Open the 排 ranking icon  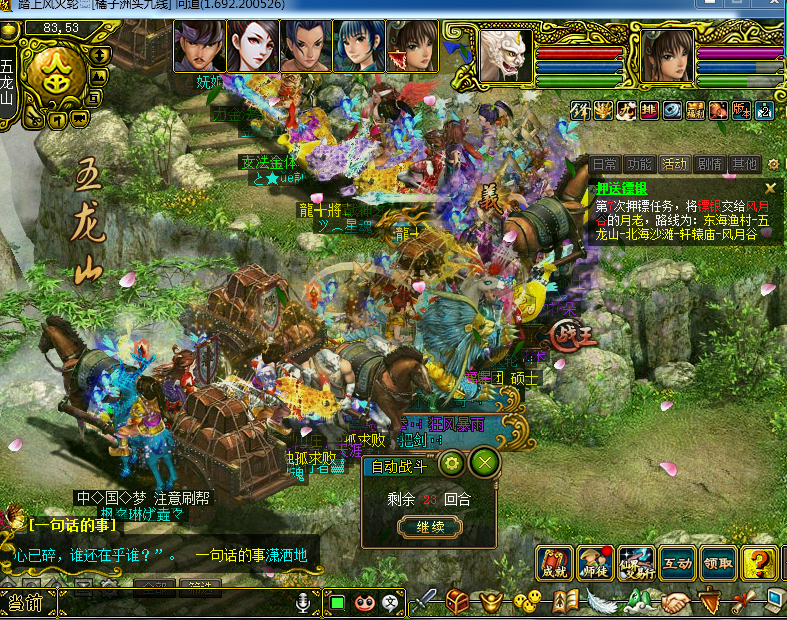tap(649, 110)
